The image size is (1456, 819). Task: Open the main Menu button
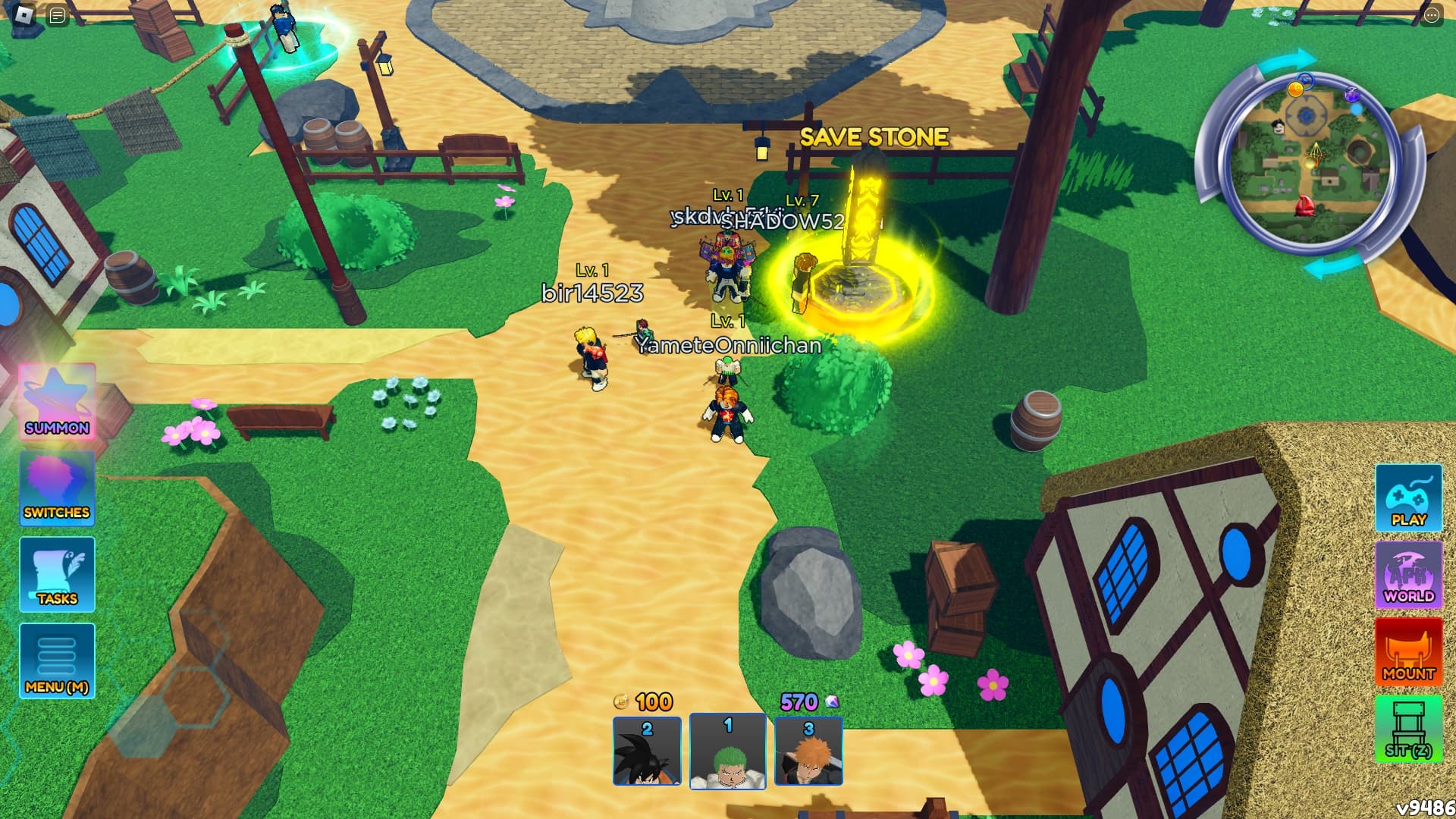(57, 661)
